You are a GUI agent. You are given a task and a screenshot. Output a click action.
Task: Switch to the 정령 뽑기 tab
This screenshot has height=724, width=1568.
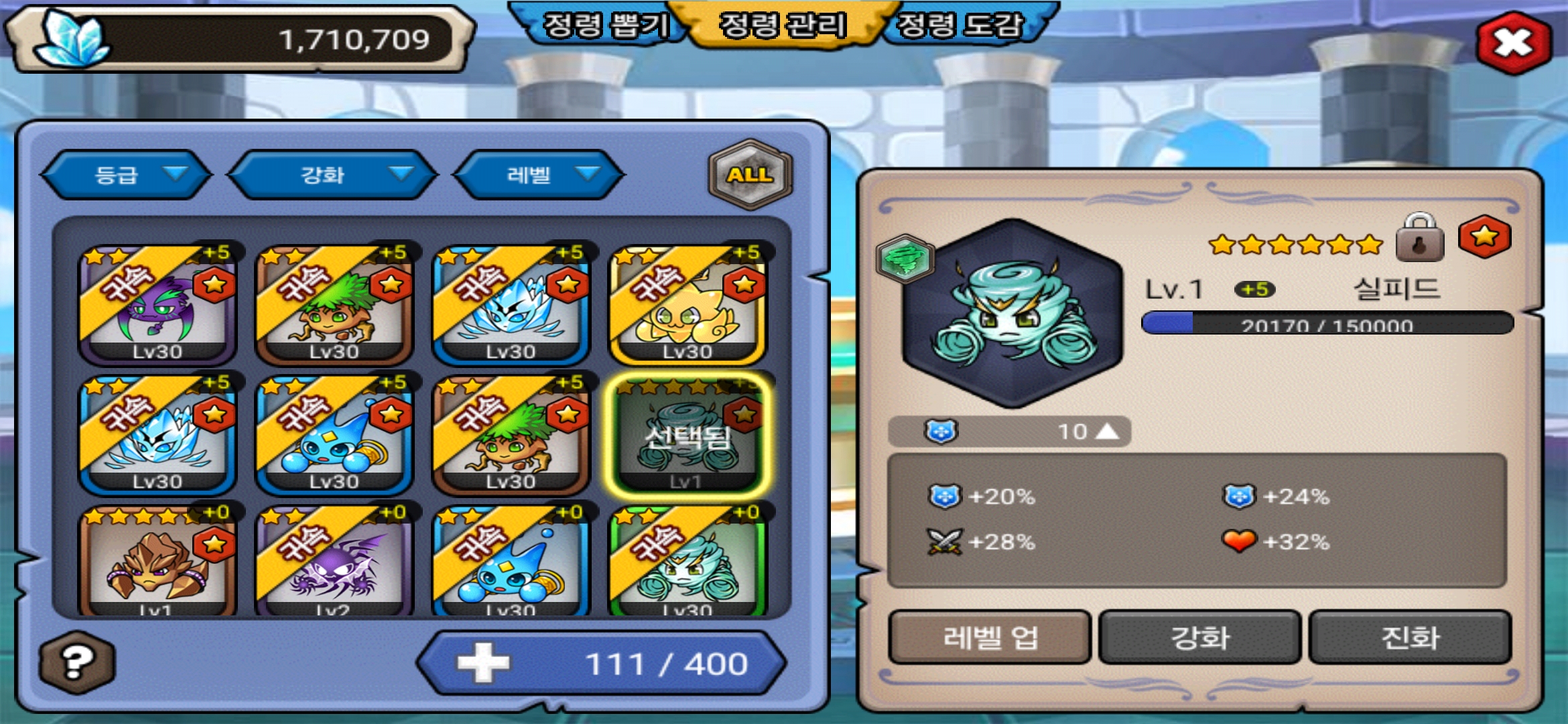603,26
